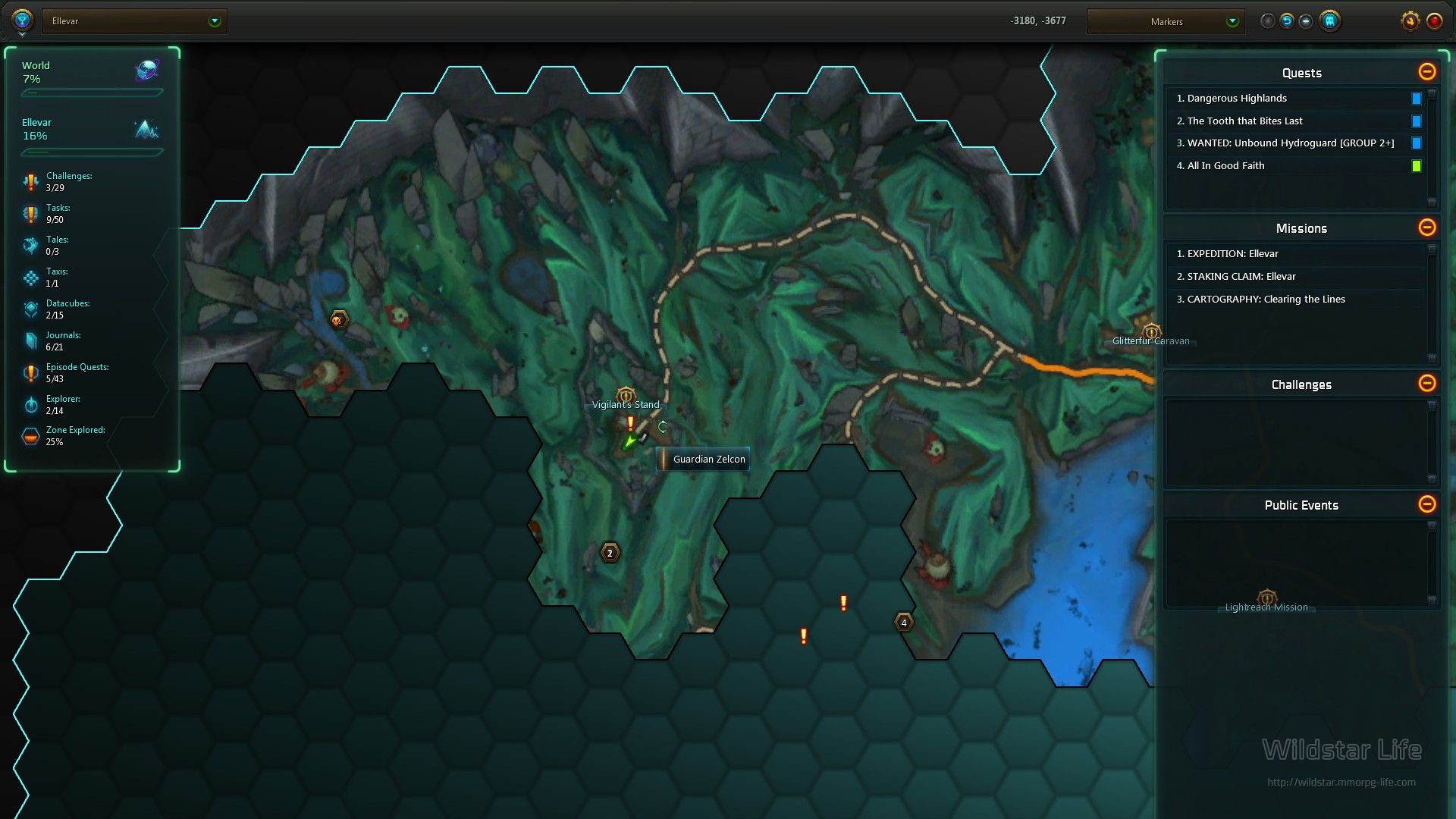Open the Ellevar zone dropdown

pyautogui.click(x=215, y=21)
